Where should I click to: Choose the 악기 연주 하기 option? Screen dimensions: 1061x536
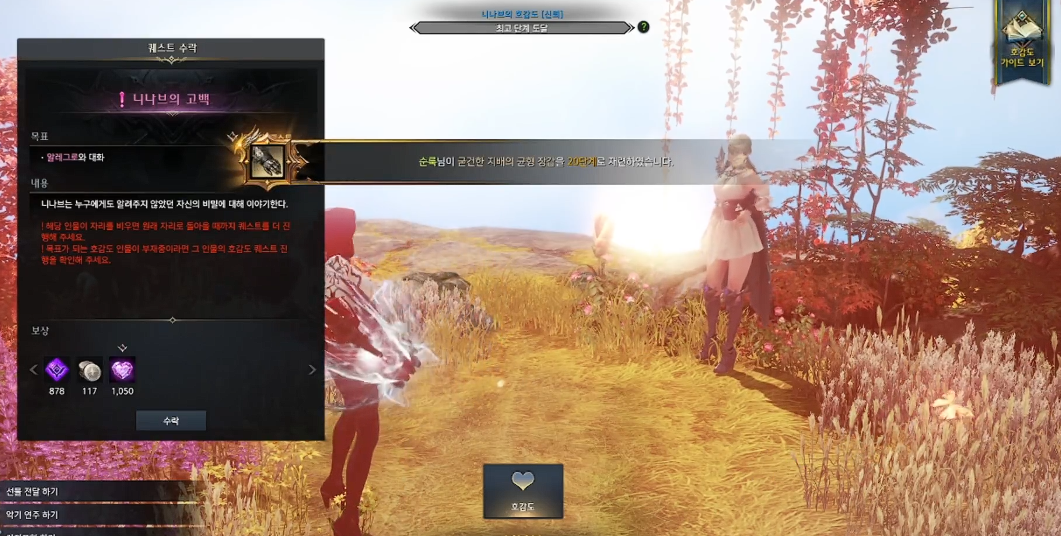point(33,514)
